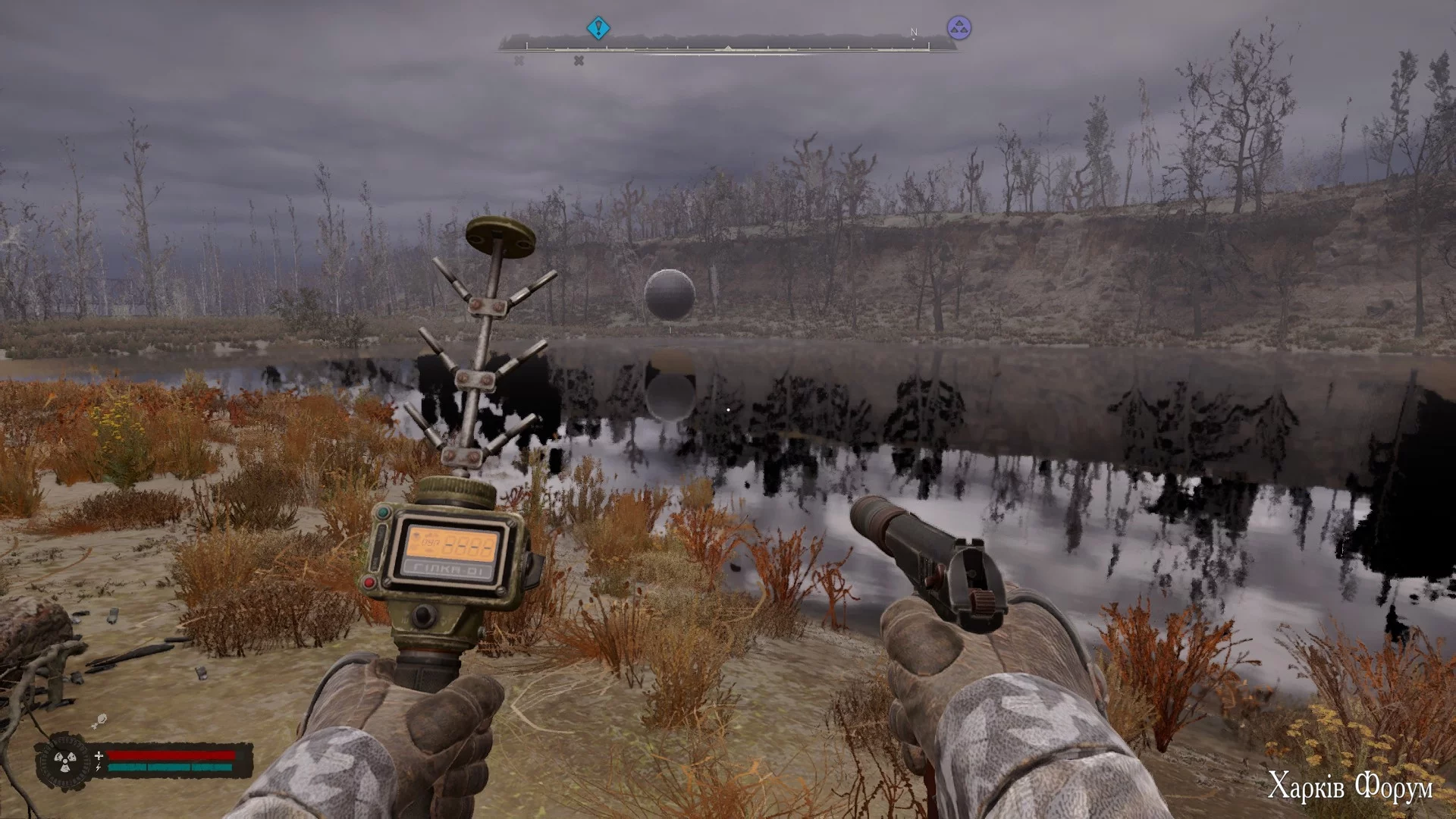Click the compass direction strip
Viewport: 1456px width, 819px height.
(x=726, y=47)
